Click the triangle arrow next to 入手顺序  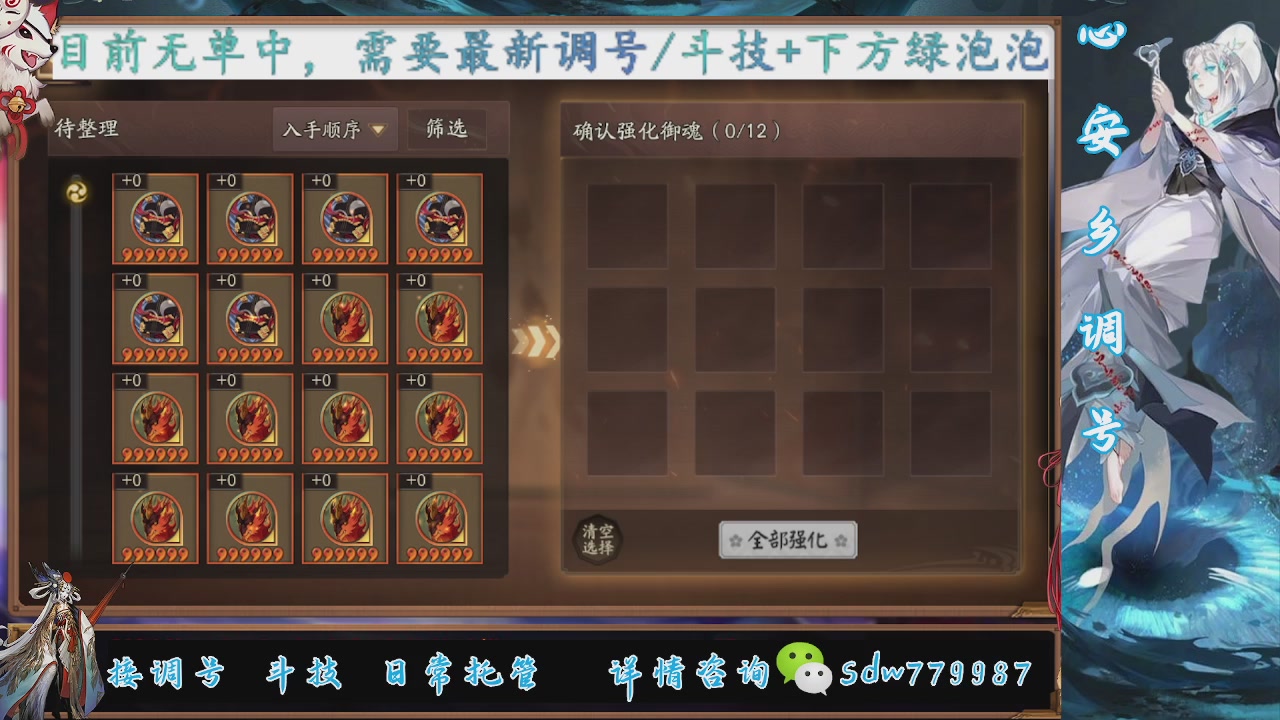coord(378,129)
